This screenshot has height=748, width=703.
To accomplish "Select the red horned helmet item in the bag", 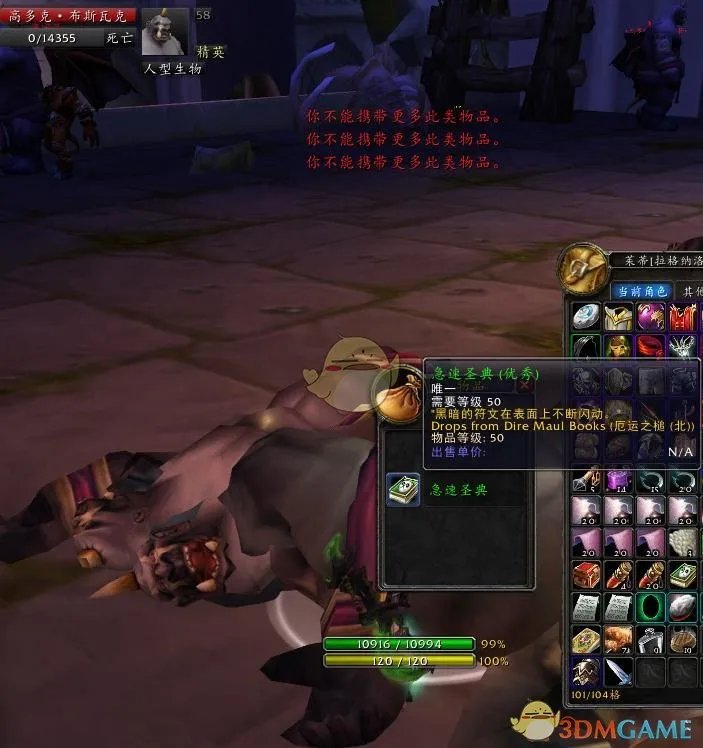I will point(683,318).
